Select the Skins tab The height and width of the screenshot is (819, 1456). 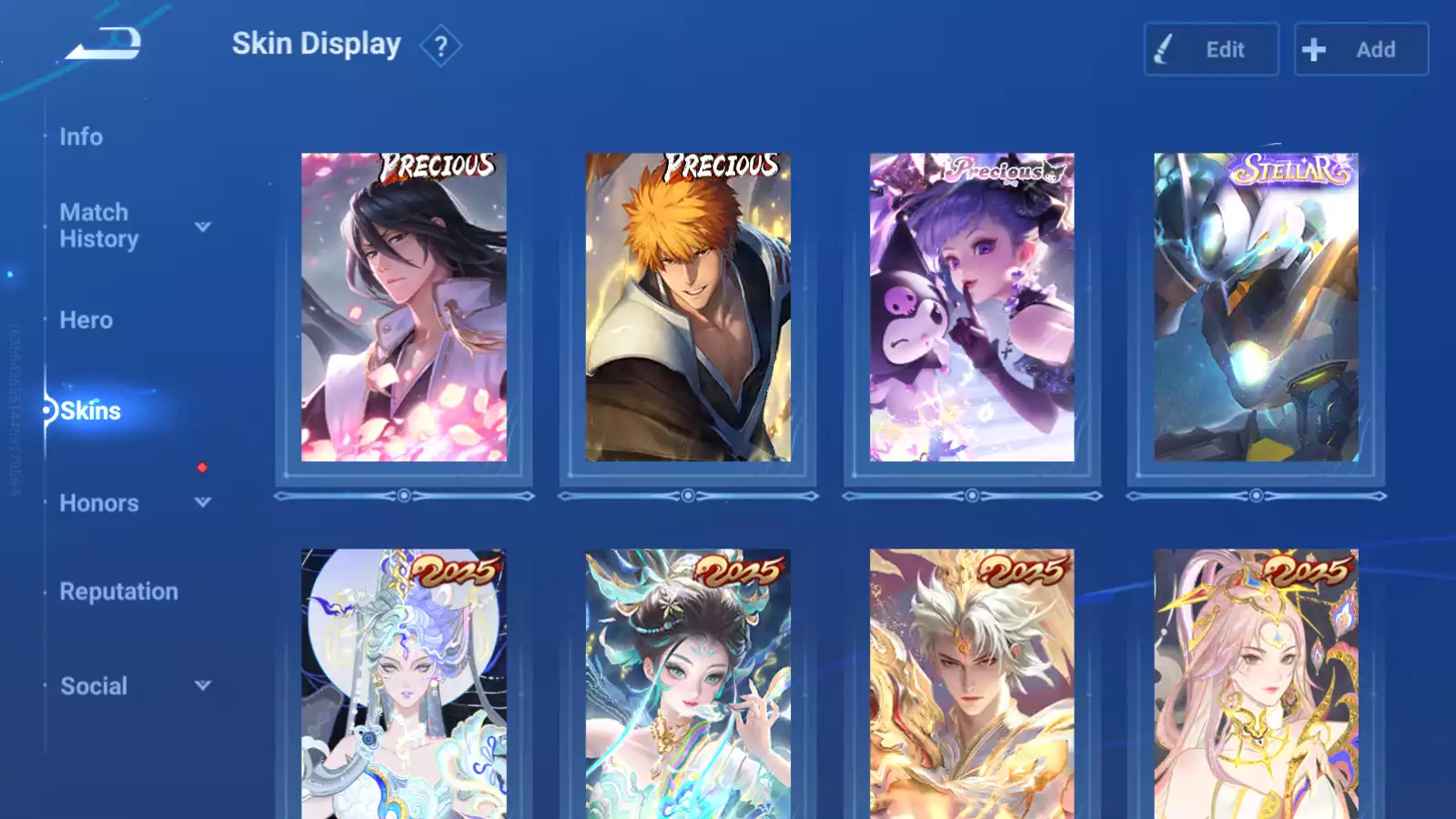pos(90,411)
